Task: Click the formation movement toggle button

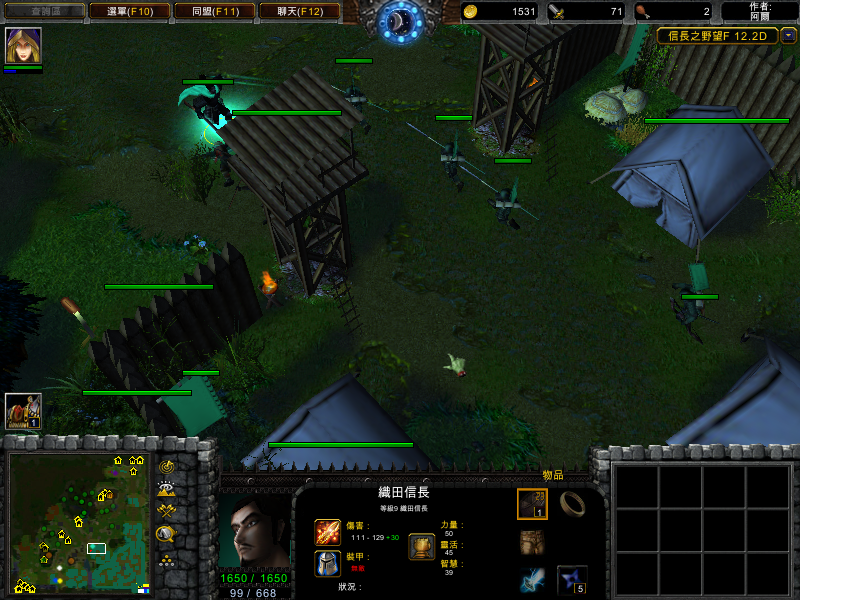Action: 167,535
